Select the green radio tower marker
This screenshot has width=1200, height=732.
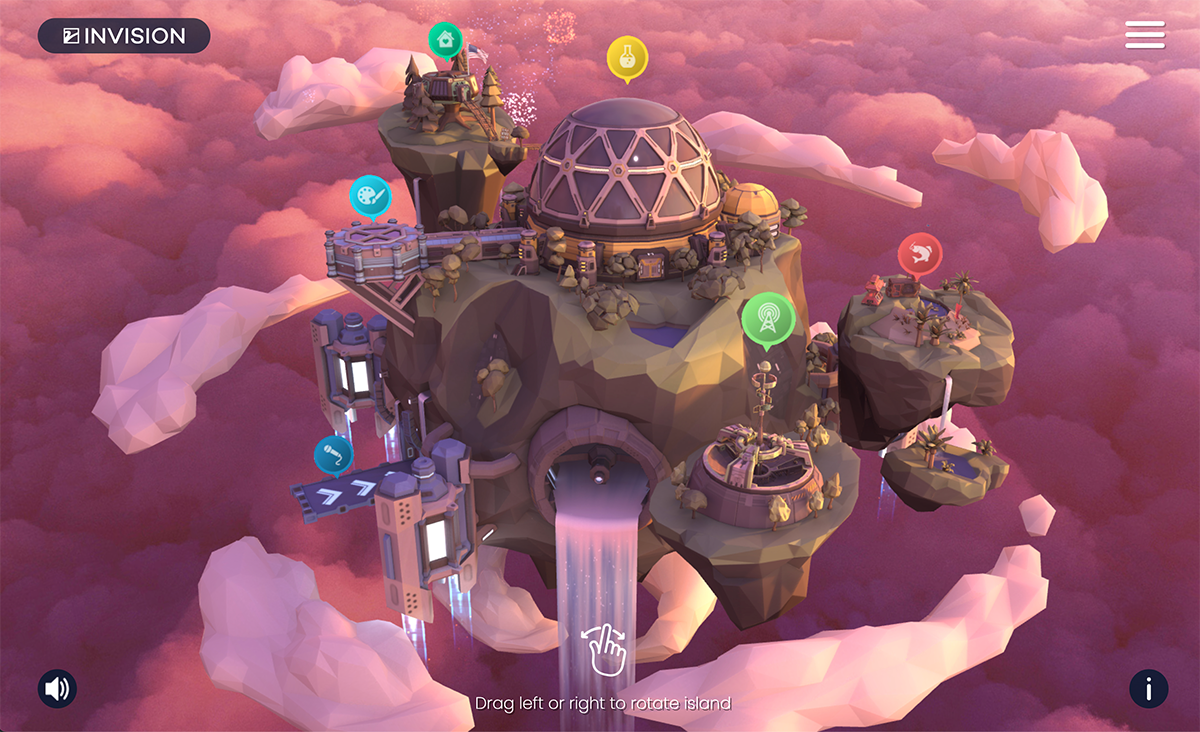pyautogui.click(x=767, y=319)
